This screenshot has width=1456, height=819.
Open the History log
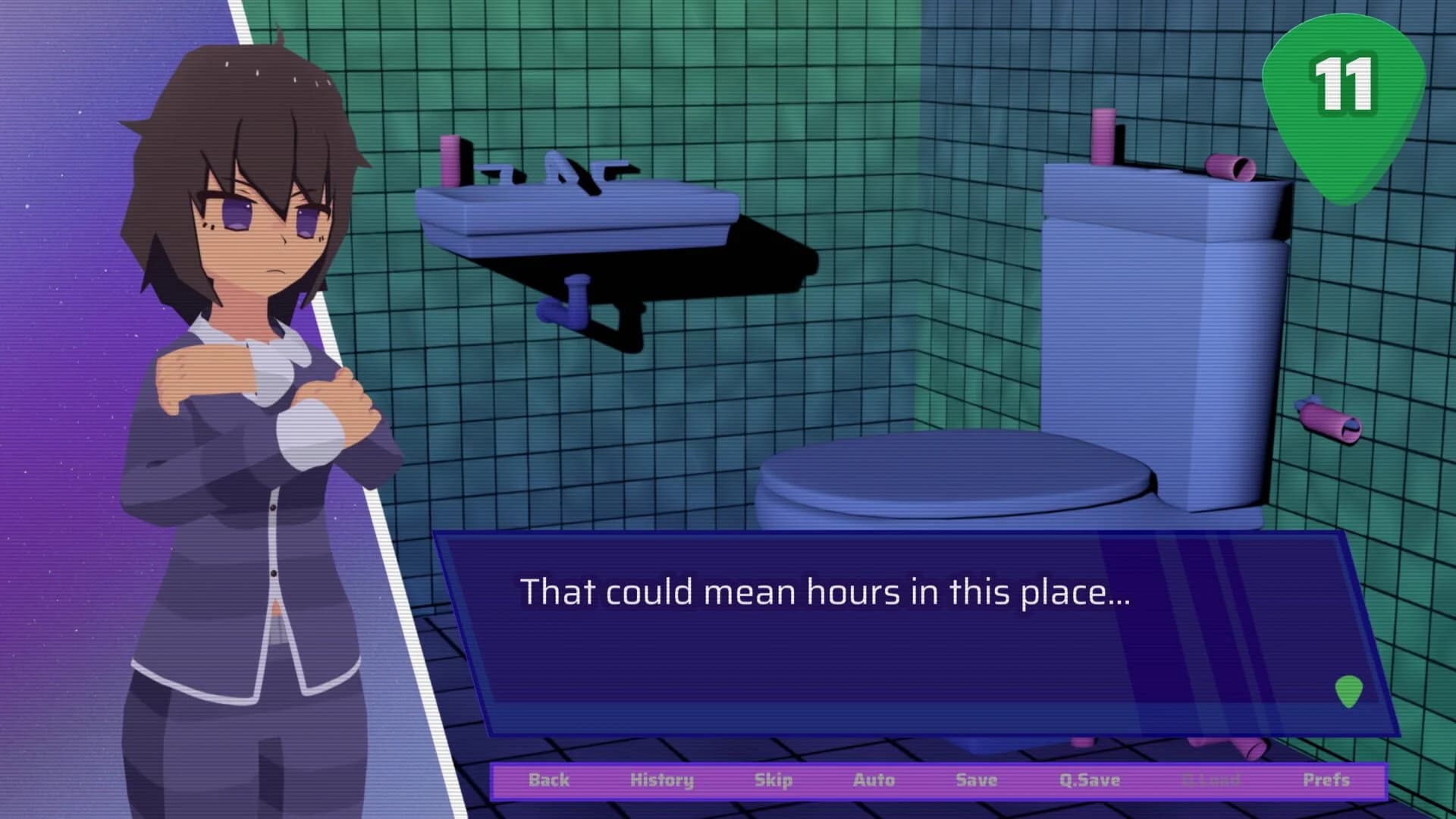tap(664, 780)
